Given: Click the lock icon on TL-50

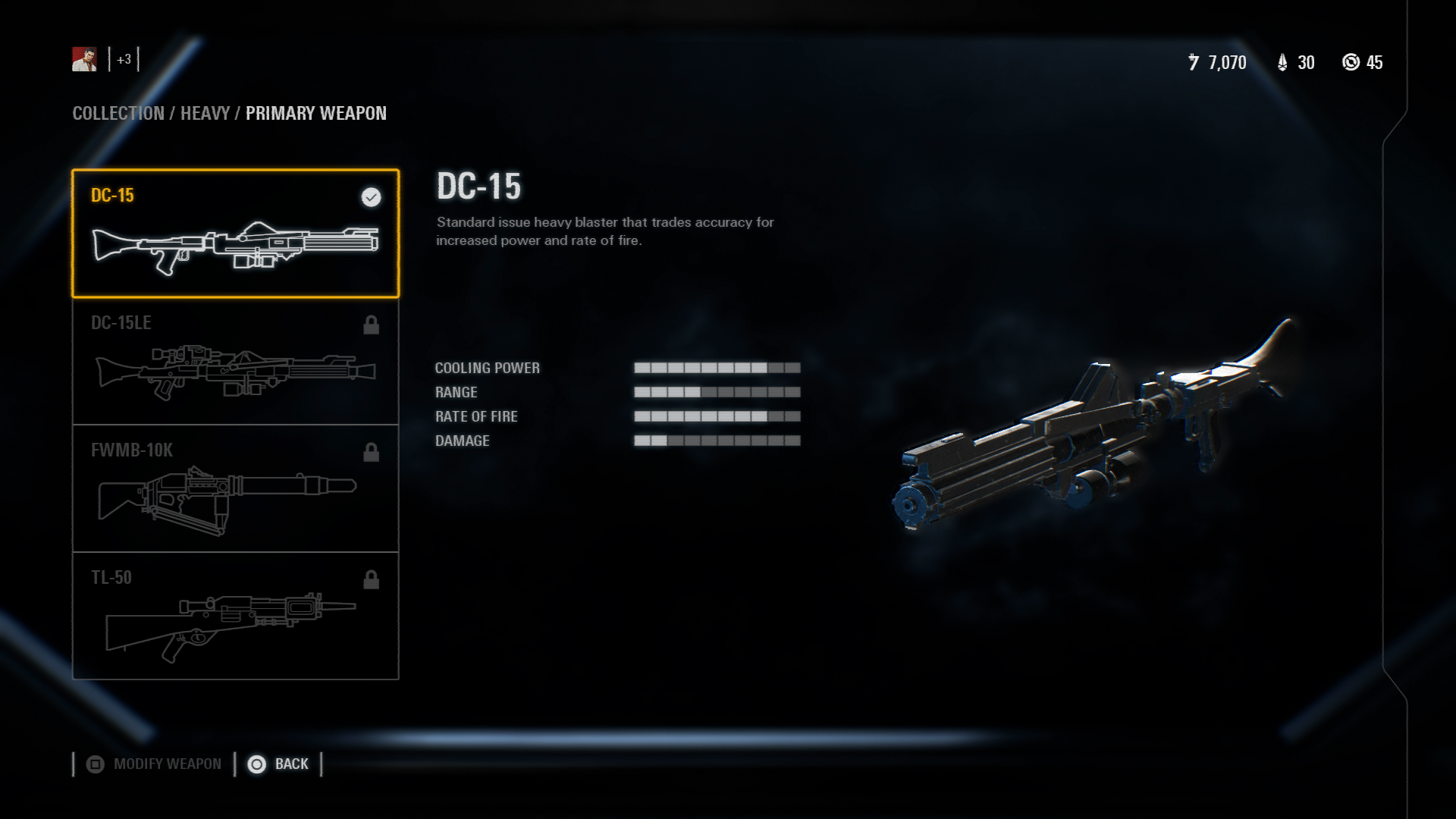Looking at the screenshot, I should [x=371, y=579].
